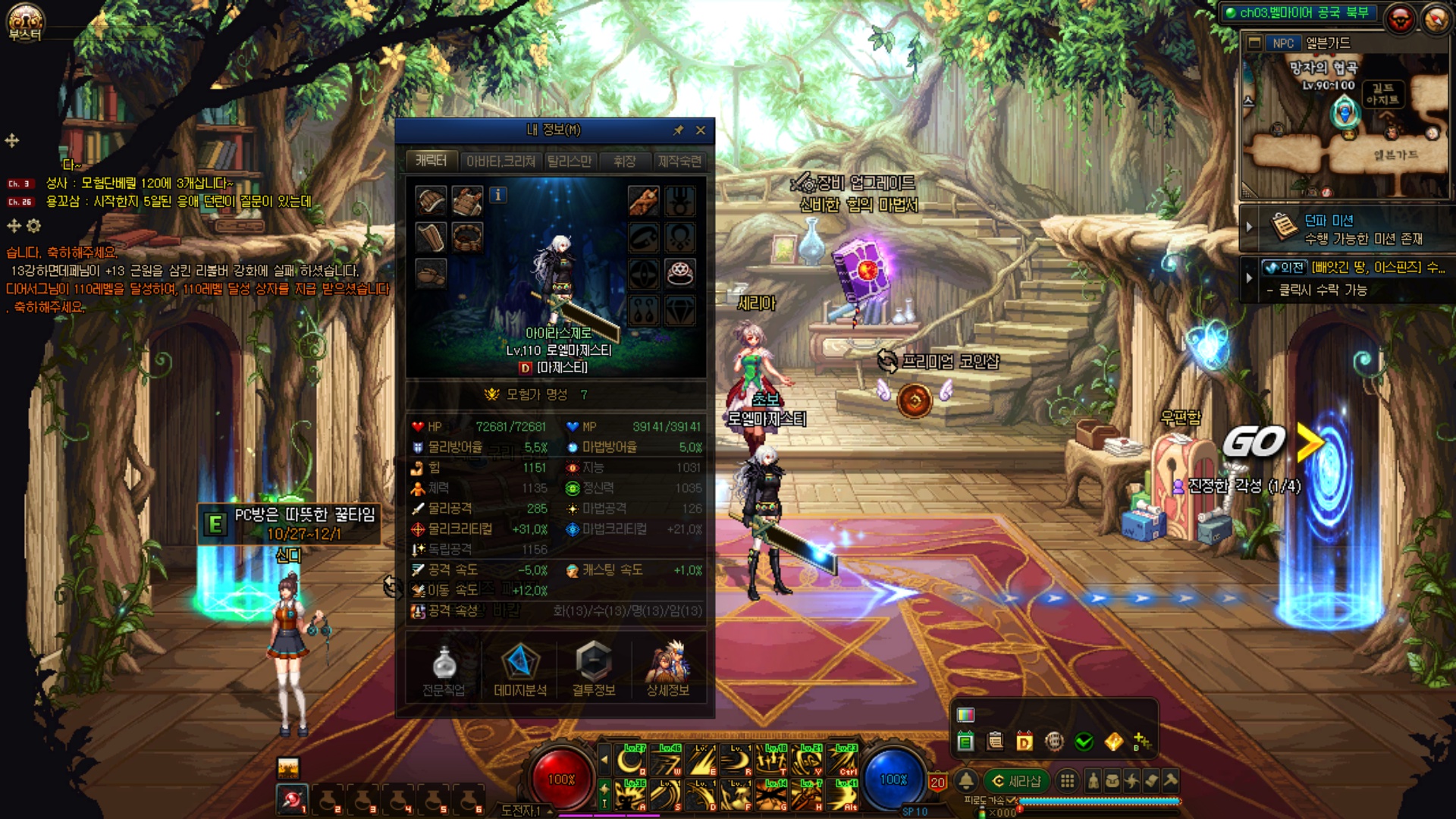Viewport: 1456px width, 819px height.
Task: Select the 휘장 tab
Action: click(624, 162)
